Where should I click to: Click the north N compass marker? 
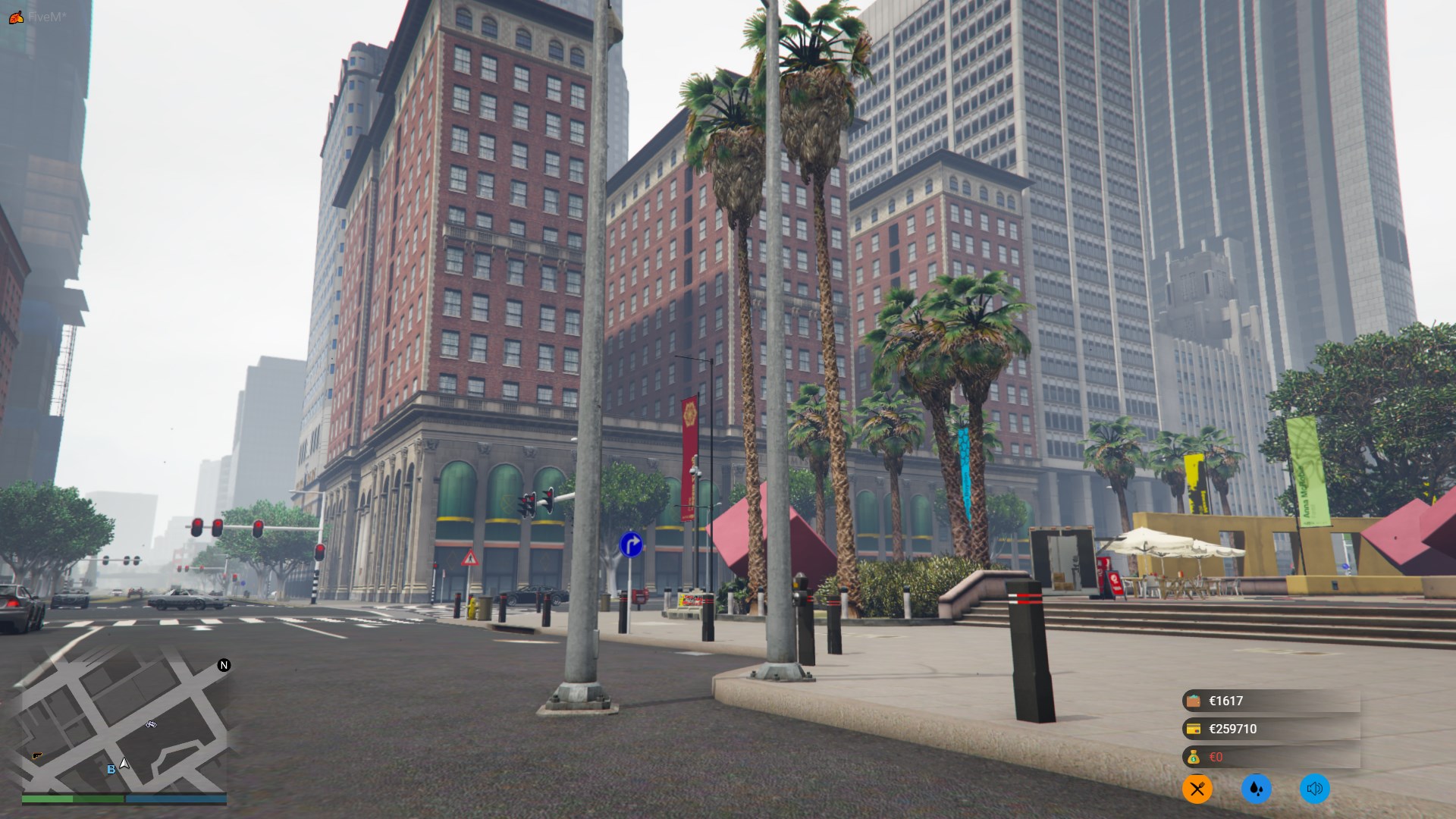click(x=224, y=665)
